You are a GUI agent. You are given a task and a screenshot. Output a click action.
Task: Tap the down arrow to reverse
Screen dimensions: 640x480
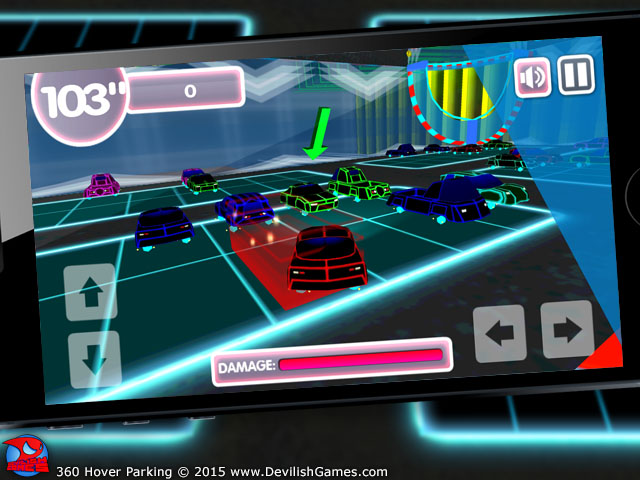(94, 358)
